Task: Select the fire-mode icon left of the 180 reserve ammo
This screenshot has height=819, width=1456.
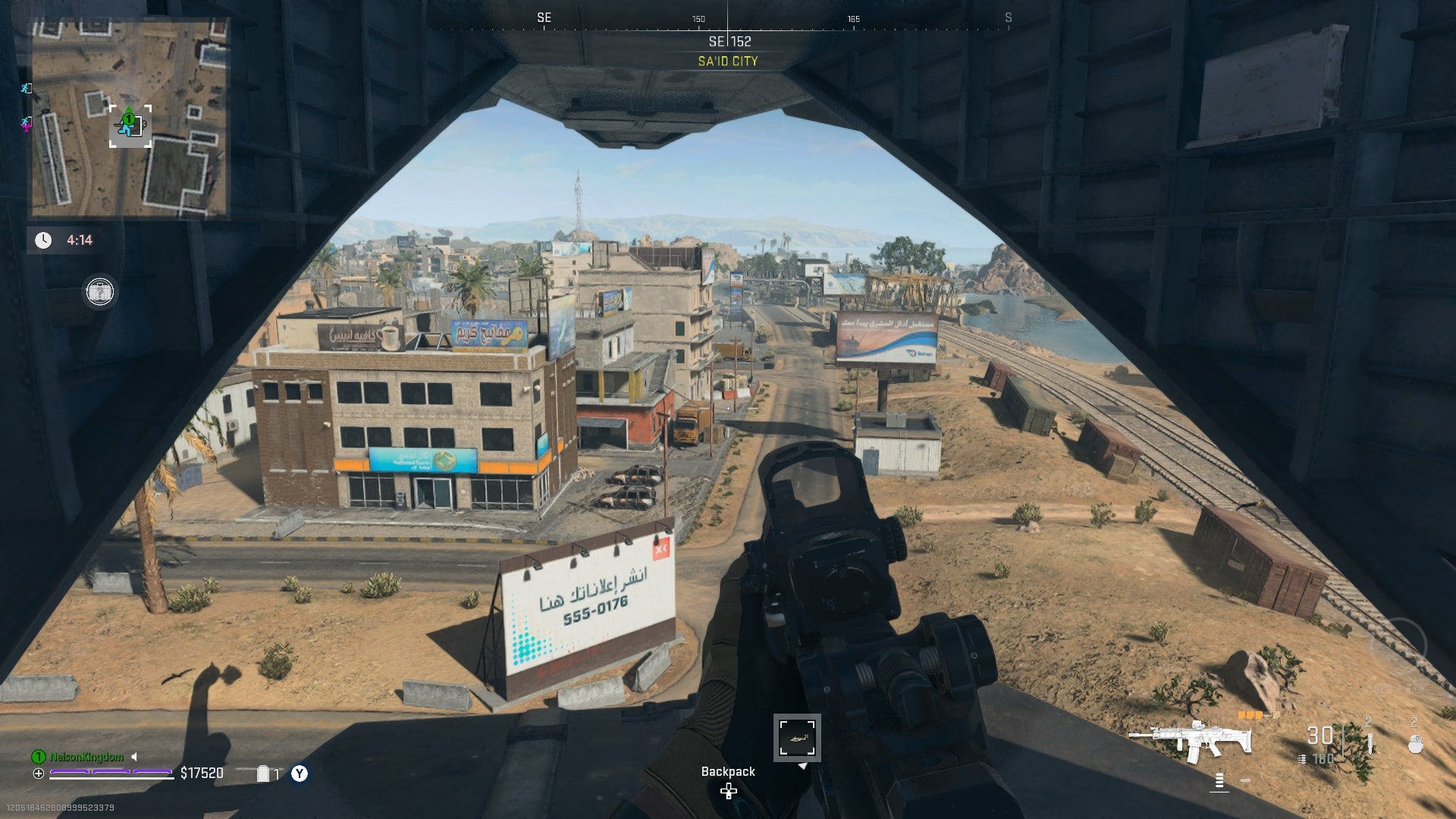Action: pyautogui.click(x=1302, y=758)
